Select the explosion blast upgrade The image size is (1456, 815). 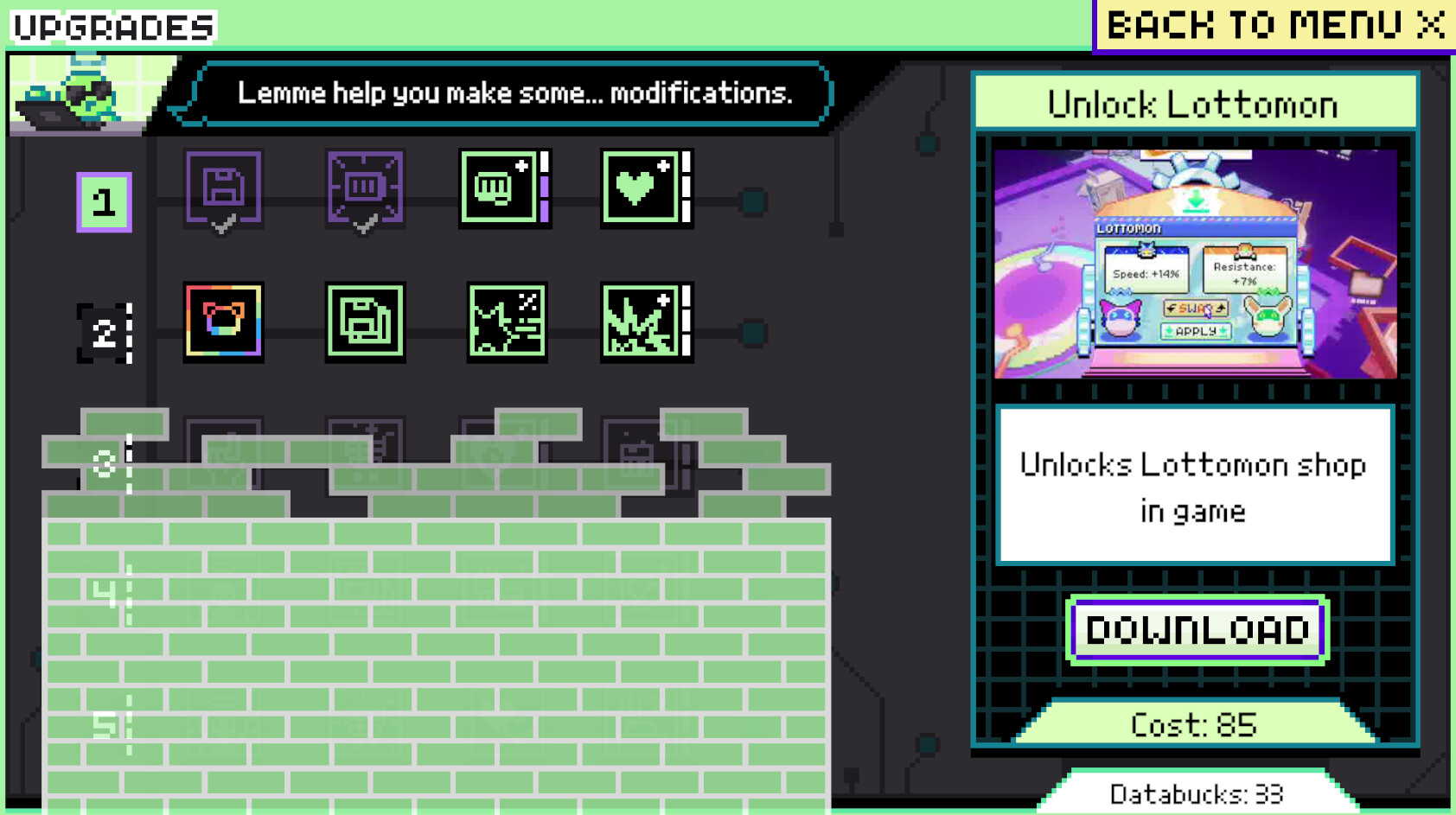coord(643,322)
